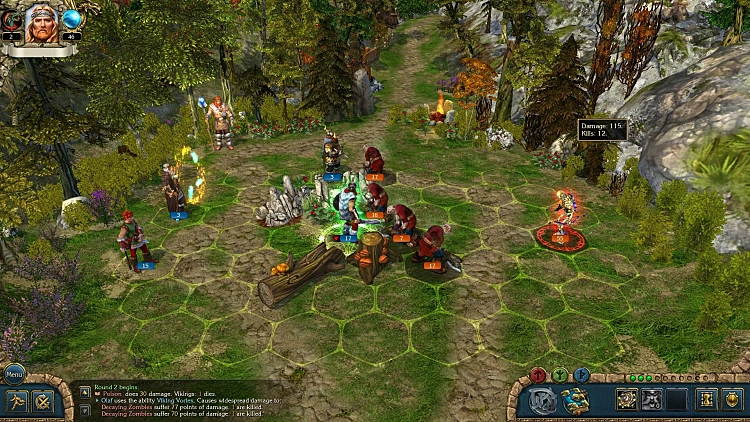Use the golden swirl unit ability
Screen dimensions: 750x422
coord(627,400)
